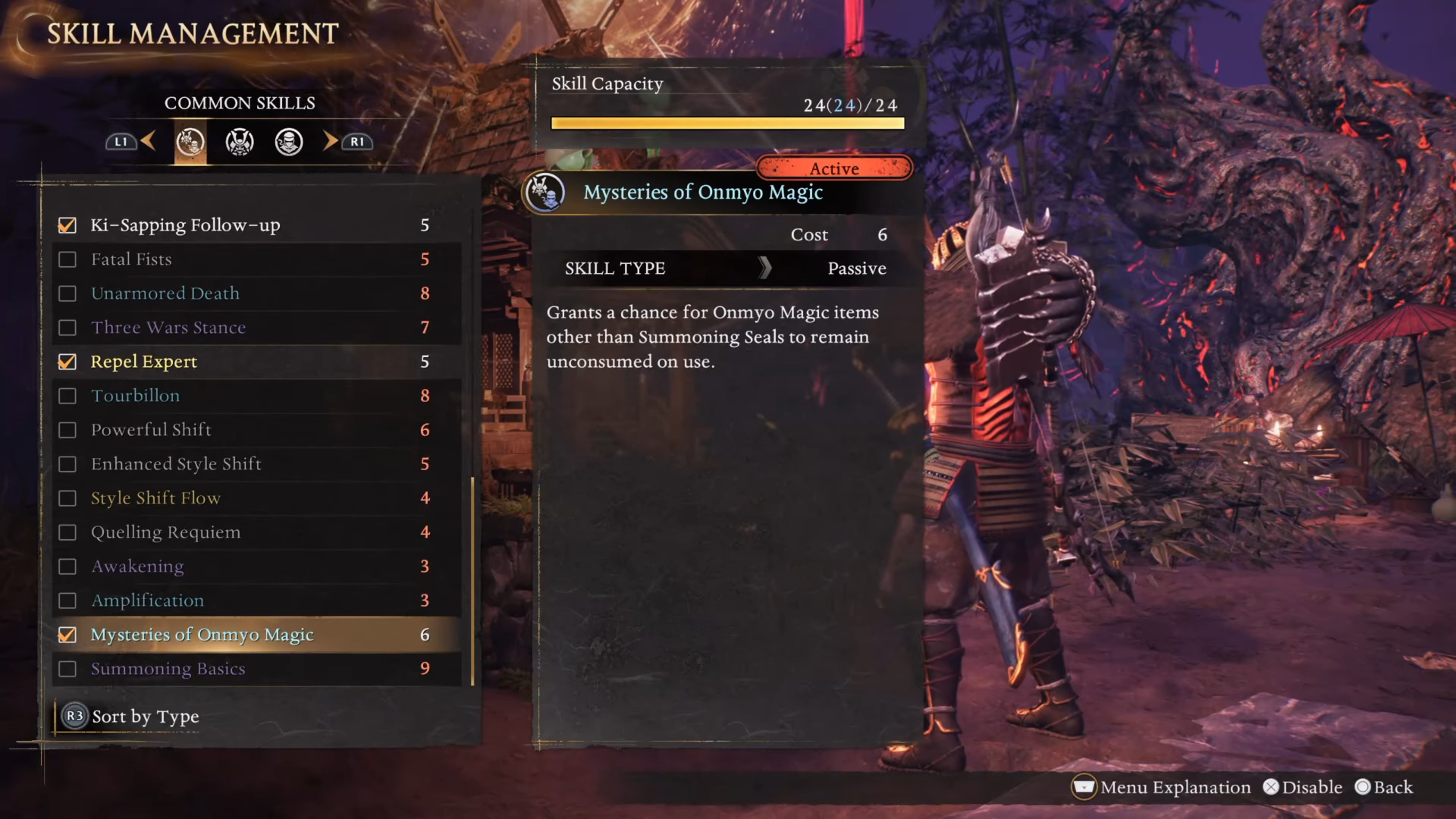Disable Mysteries of Onmyo Magic skill
The image size is (1456, 819).
coord(67,635)
